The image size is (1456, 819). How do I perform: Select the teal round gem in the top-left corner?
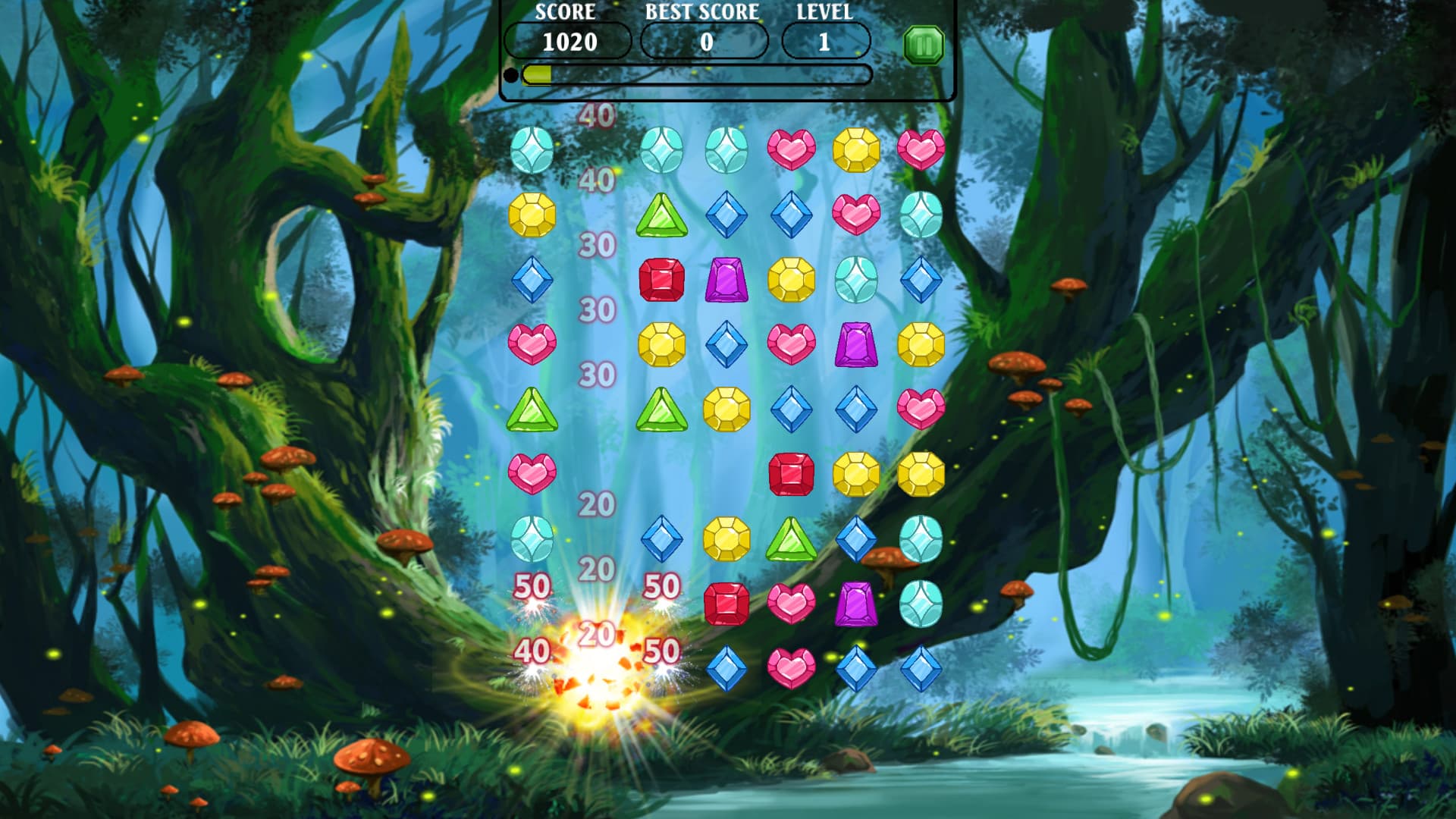[533, 150]
